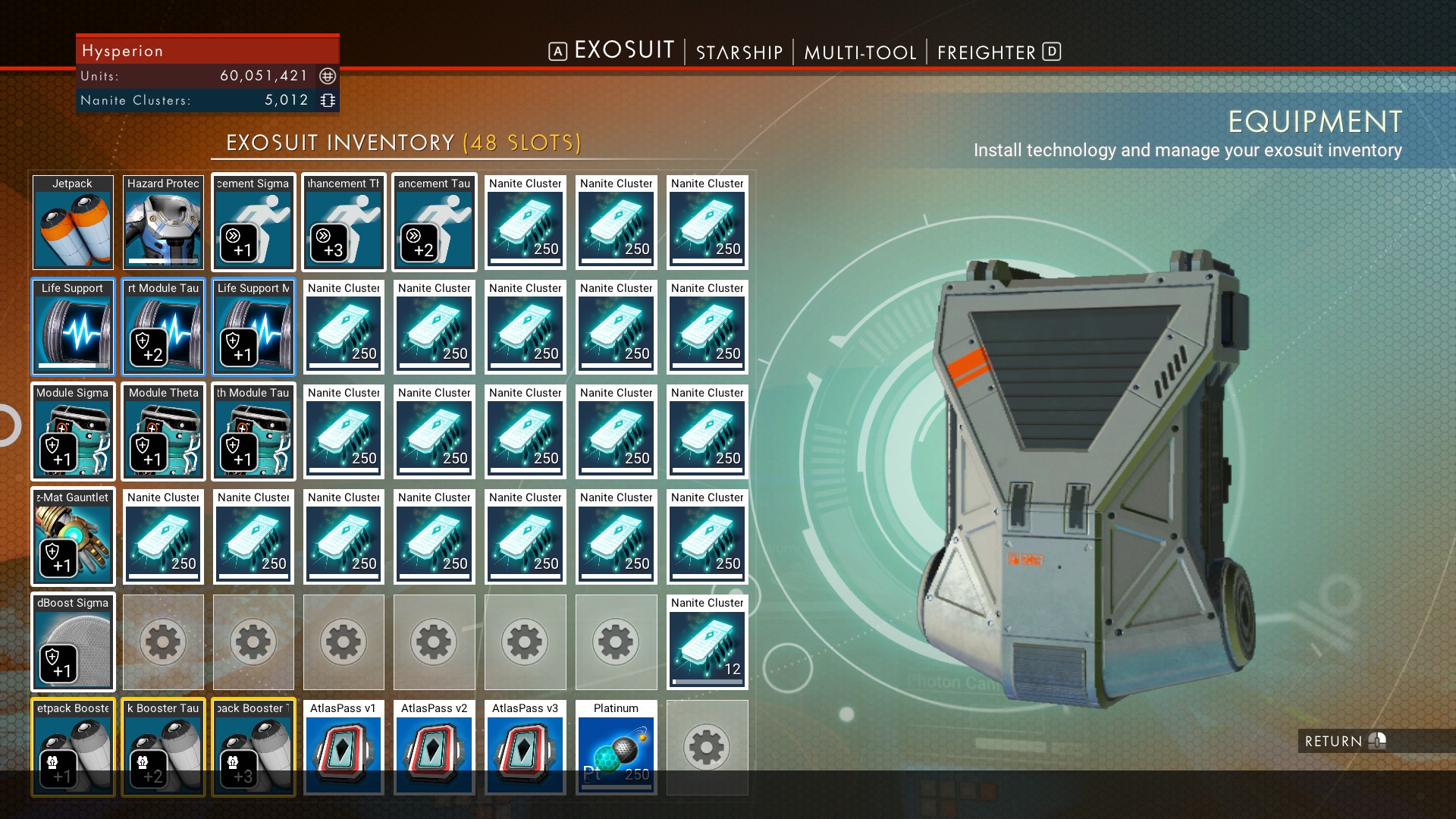Select the Platinum stack

pyautogui.click(x=616, y=747)
